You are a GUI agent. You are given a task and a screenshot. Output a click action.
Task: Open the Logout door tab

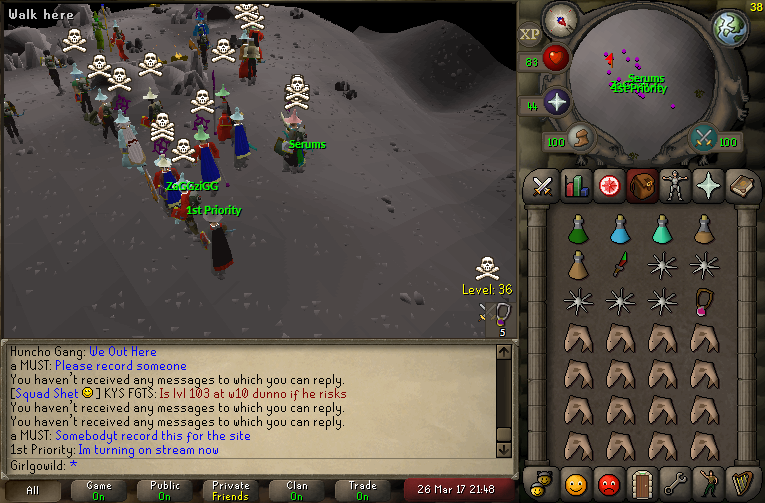pos(641,482)
